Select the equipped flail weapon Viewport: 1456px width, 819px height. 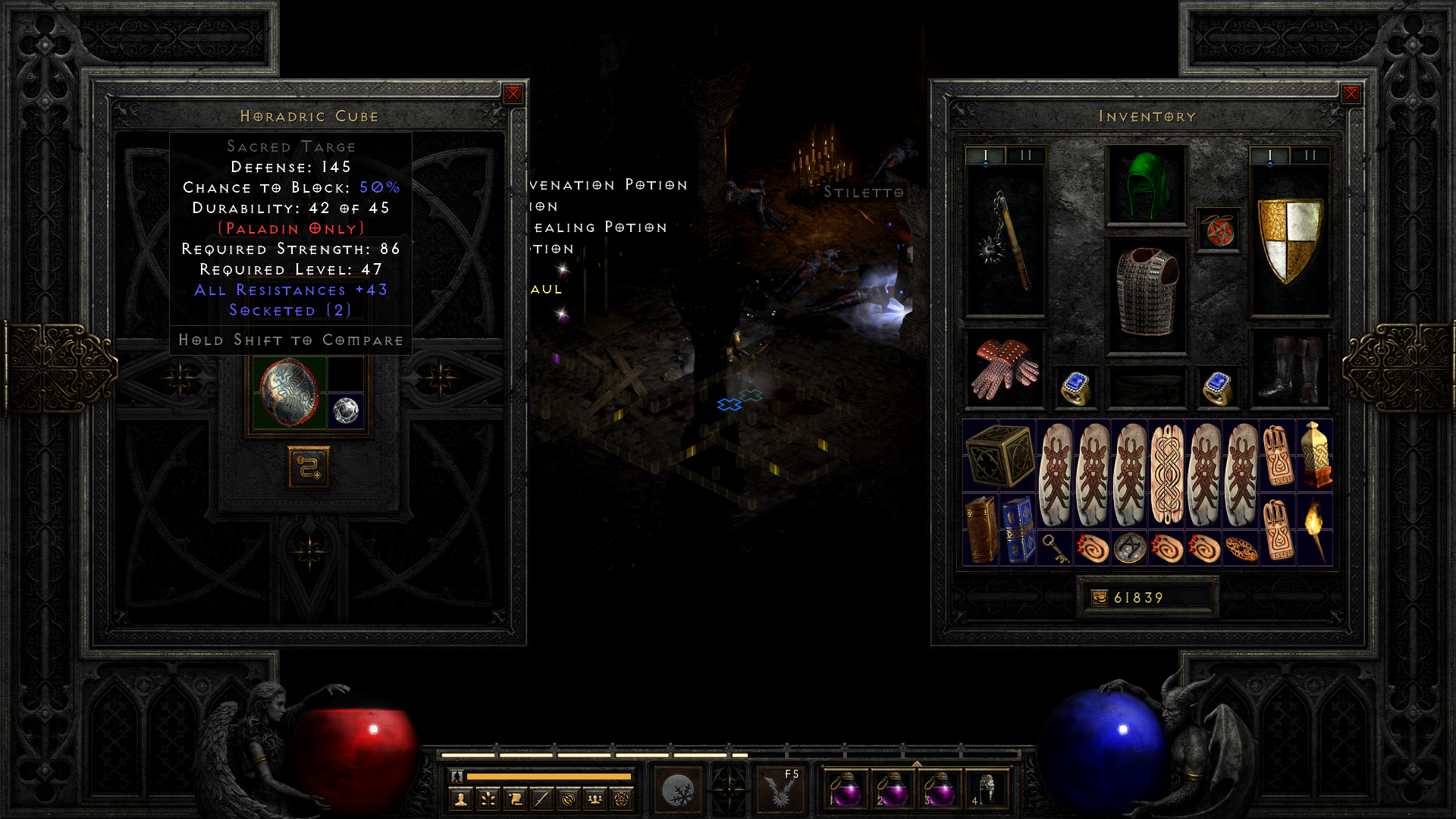1006,240
